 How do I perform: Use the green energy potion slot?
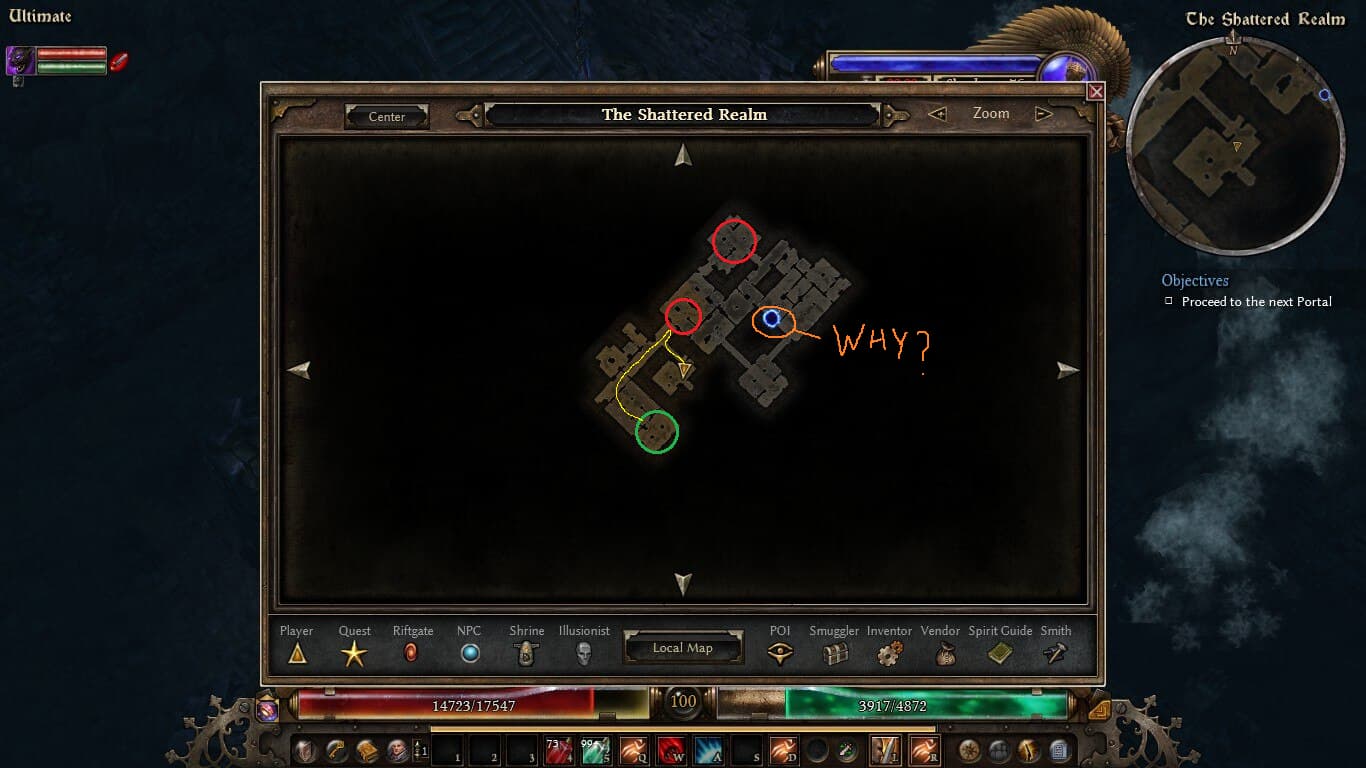tap(595, 750)
